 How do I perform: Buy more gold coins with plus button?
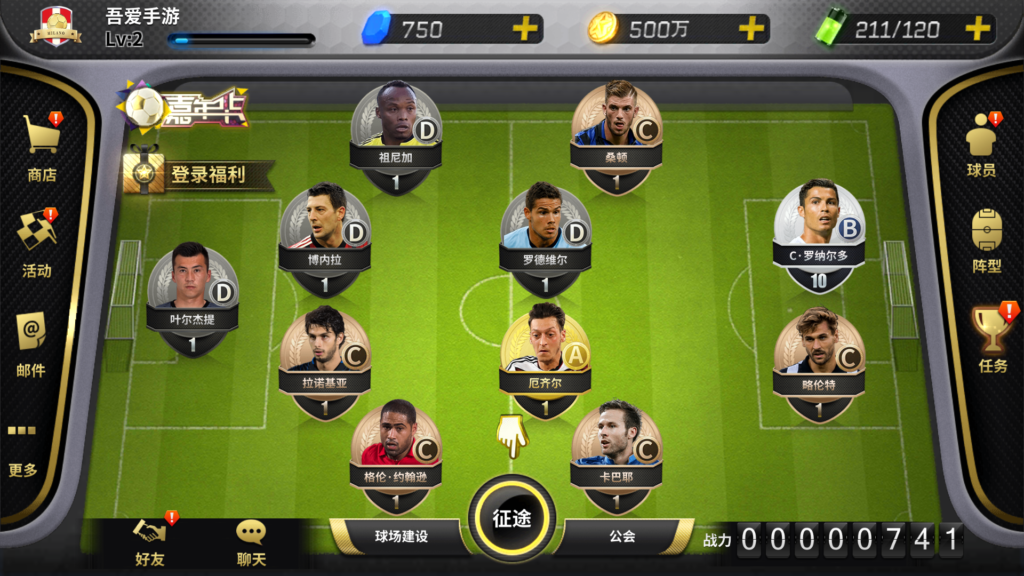coord(751,29)
